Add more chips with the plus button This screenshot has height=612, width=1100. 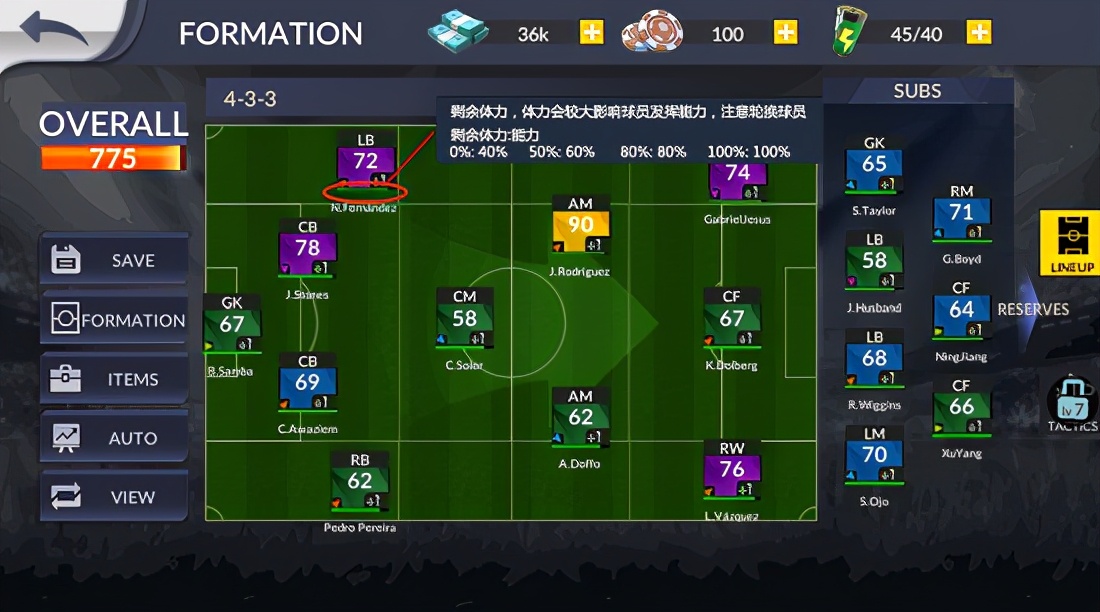786,33
